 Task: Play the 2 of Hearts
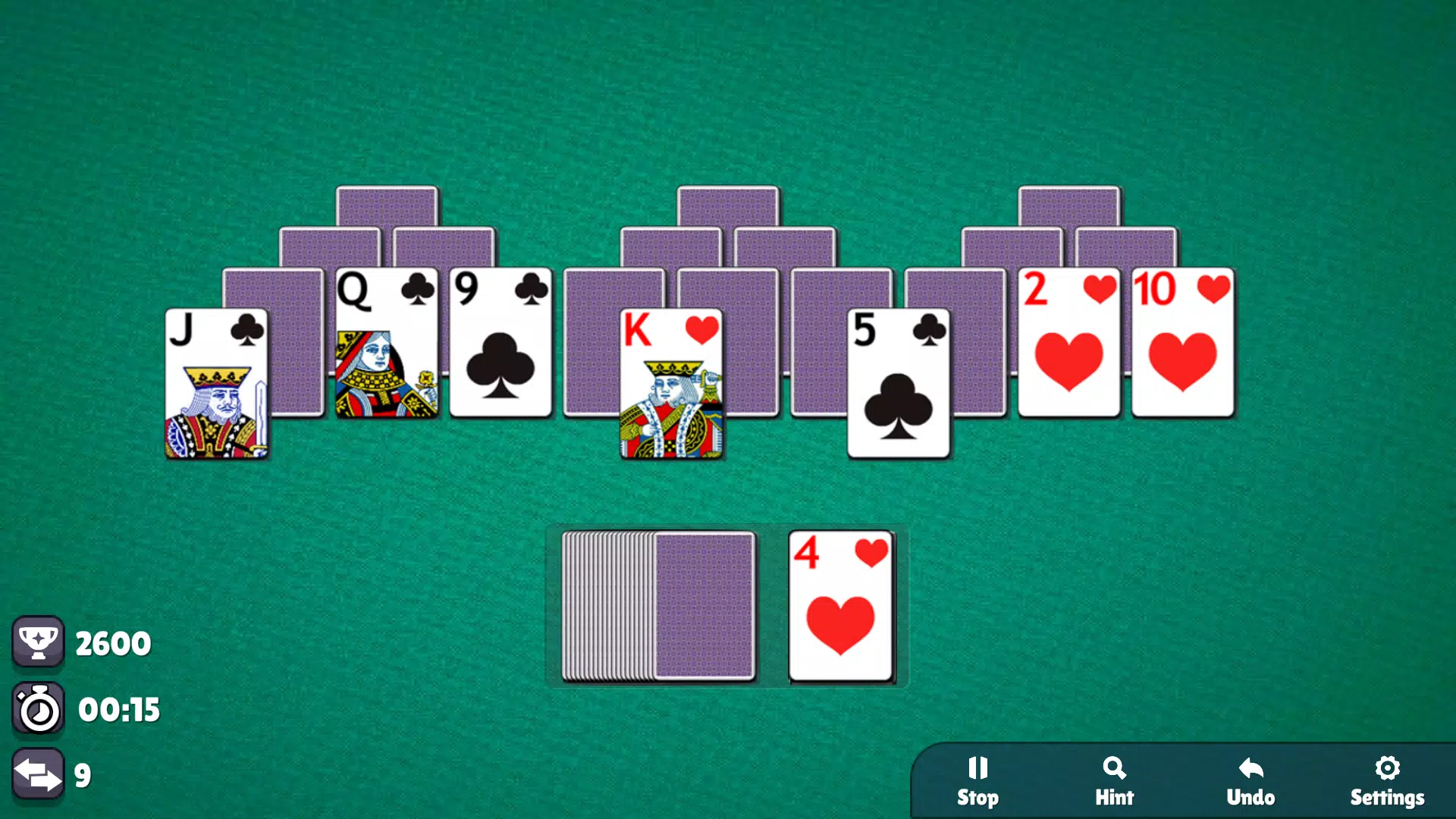1068,341
